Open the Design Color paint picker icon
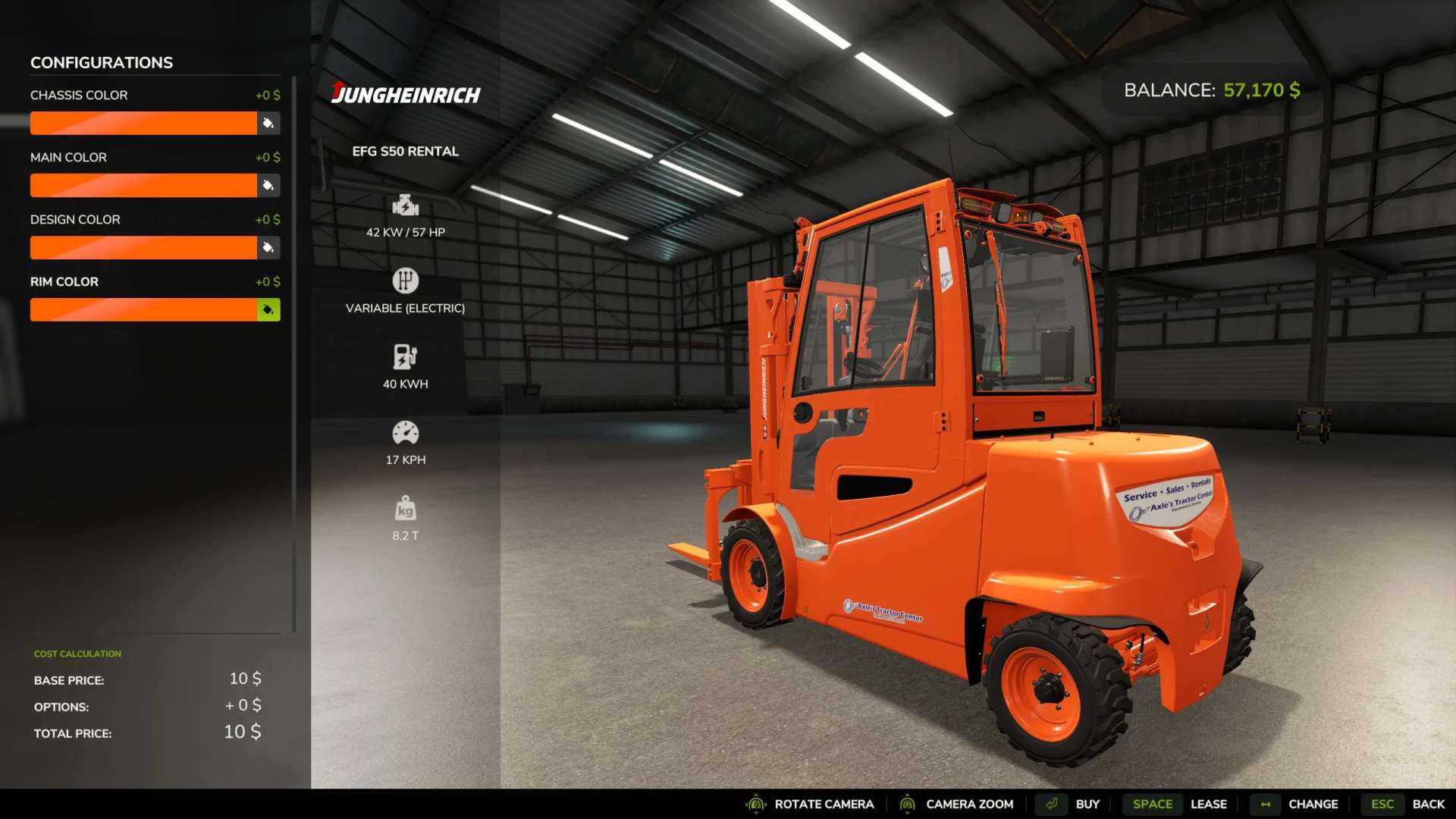 click(268, 247)
